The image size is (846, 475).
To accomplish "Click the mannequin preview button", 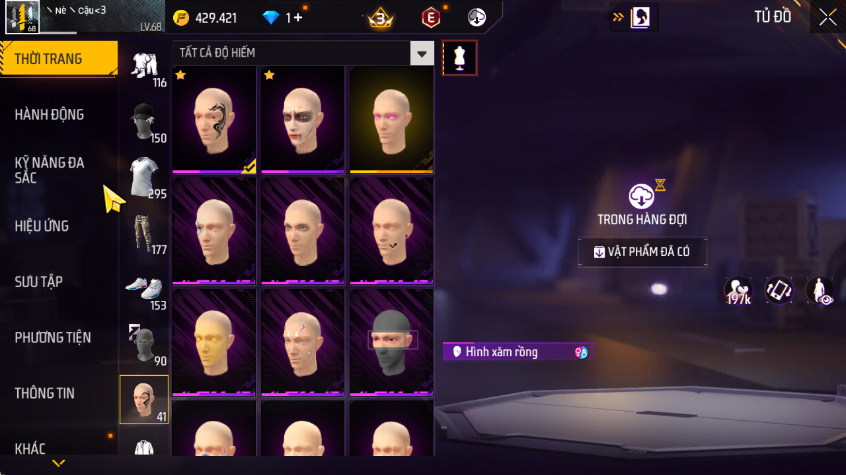I will click(x=459, y=57).
